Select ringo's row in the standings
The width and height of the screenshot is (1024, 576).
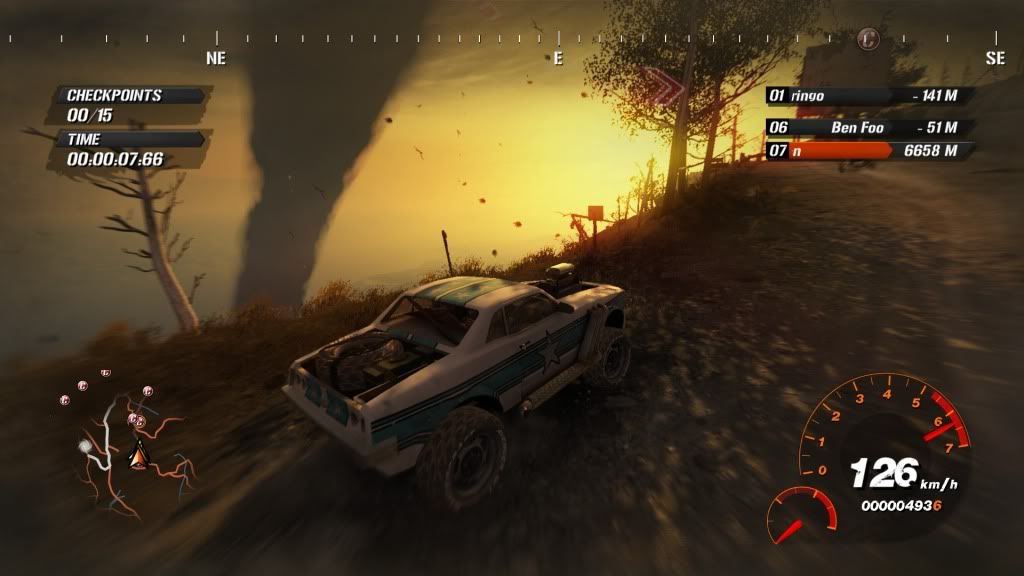[866, 96]
